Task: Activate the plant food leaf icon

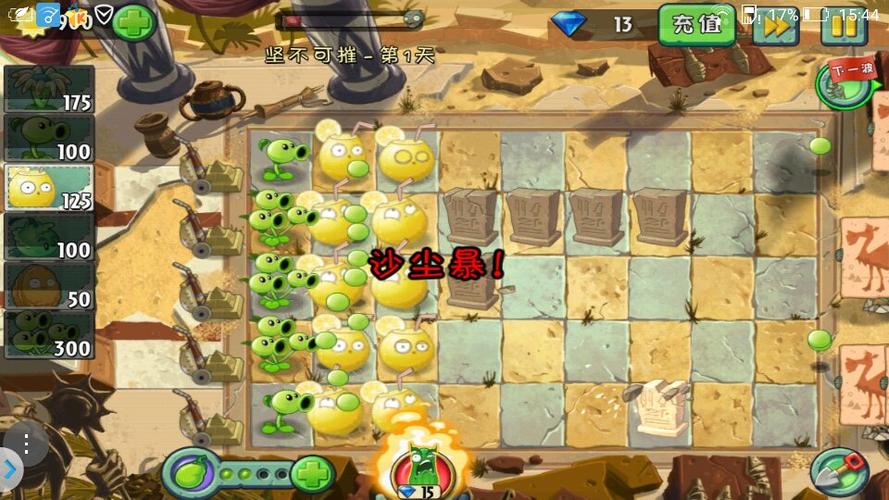Action: coord(189,472)
